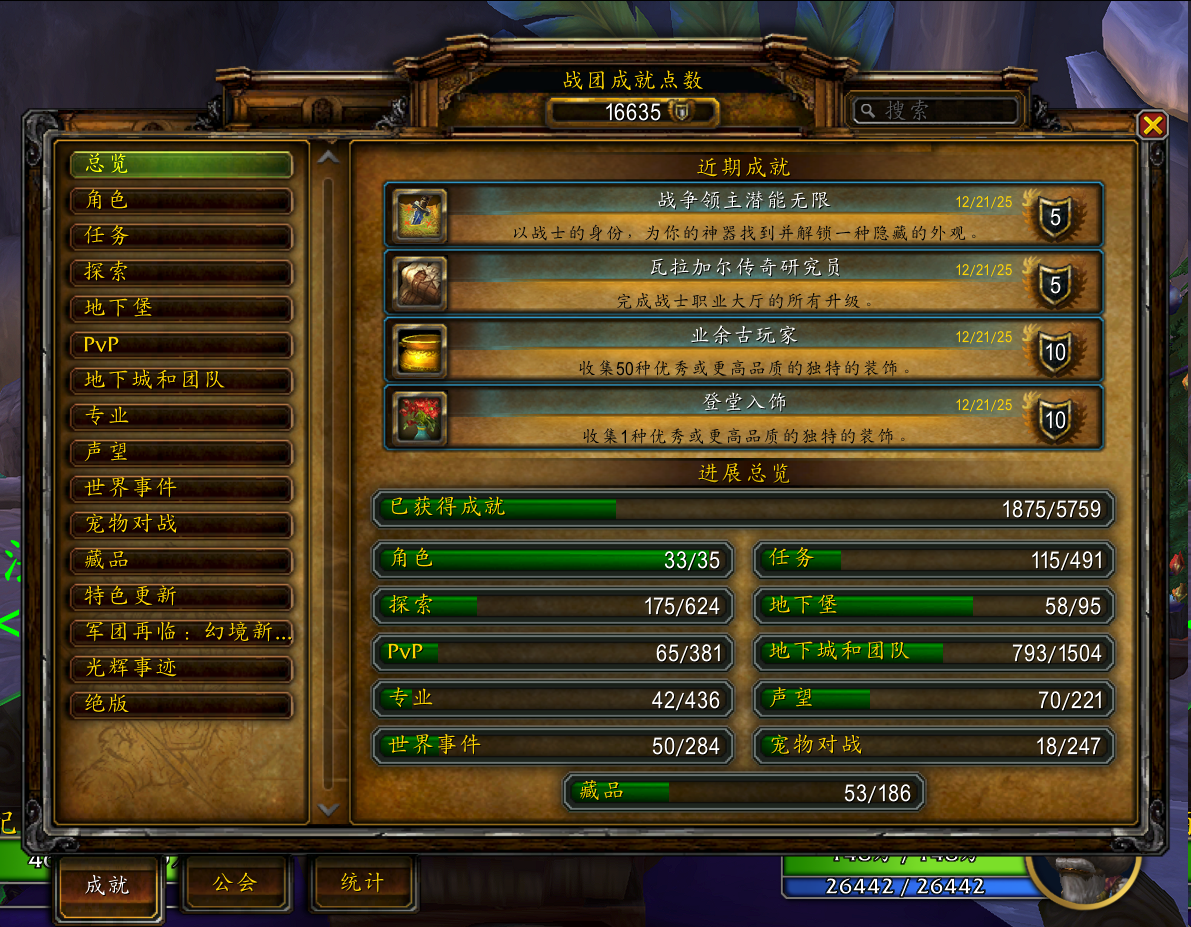Image resolution: width=1191 pixels, height=927 pixels.
Task: Switch to the 公会 tab
Action: coord(235,882)
